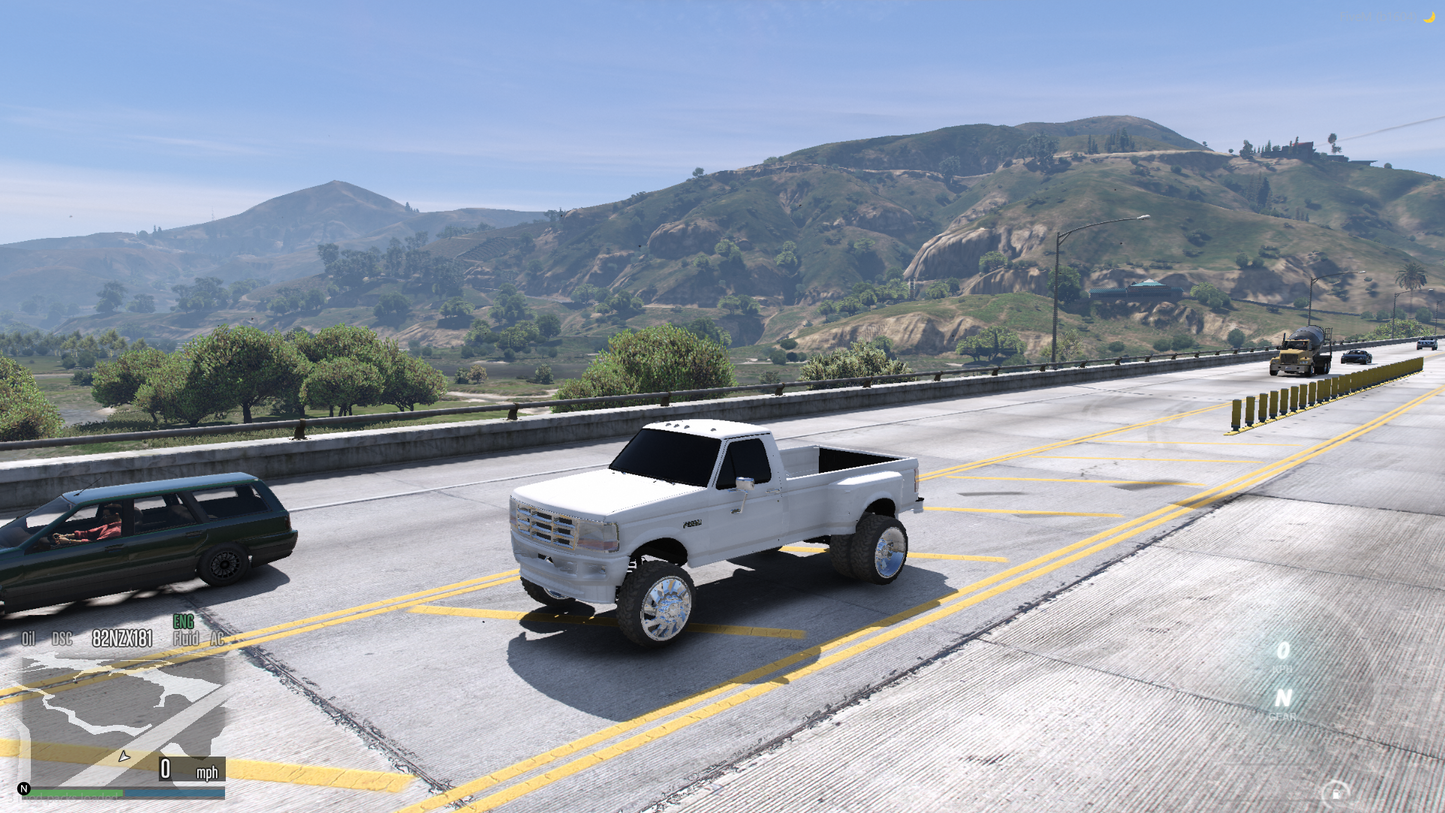Screen dimensions: 1445x813
Task: Select the 82NZX181 license plate text
Action: [x=121, y=638]
